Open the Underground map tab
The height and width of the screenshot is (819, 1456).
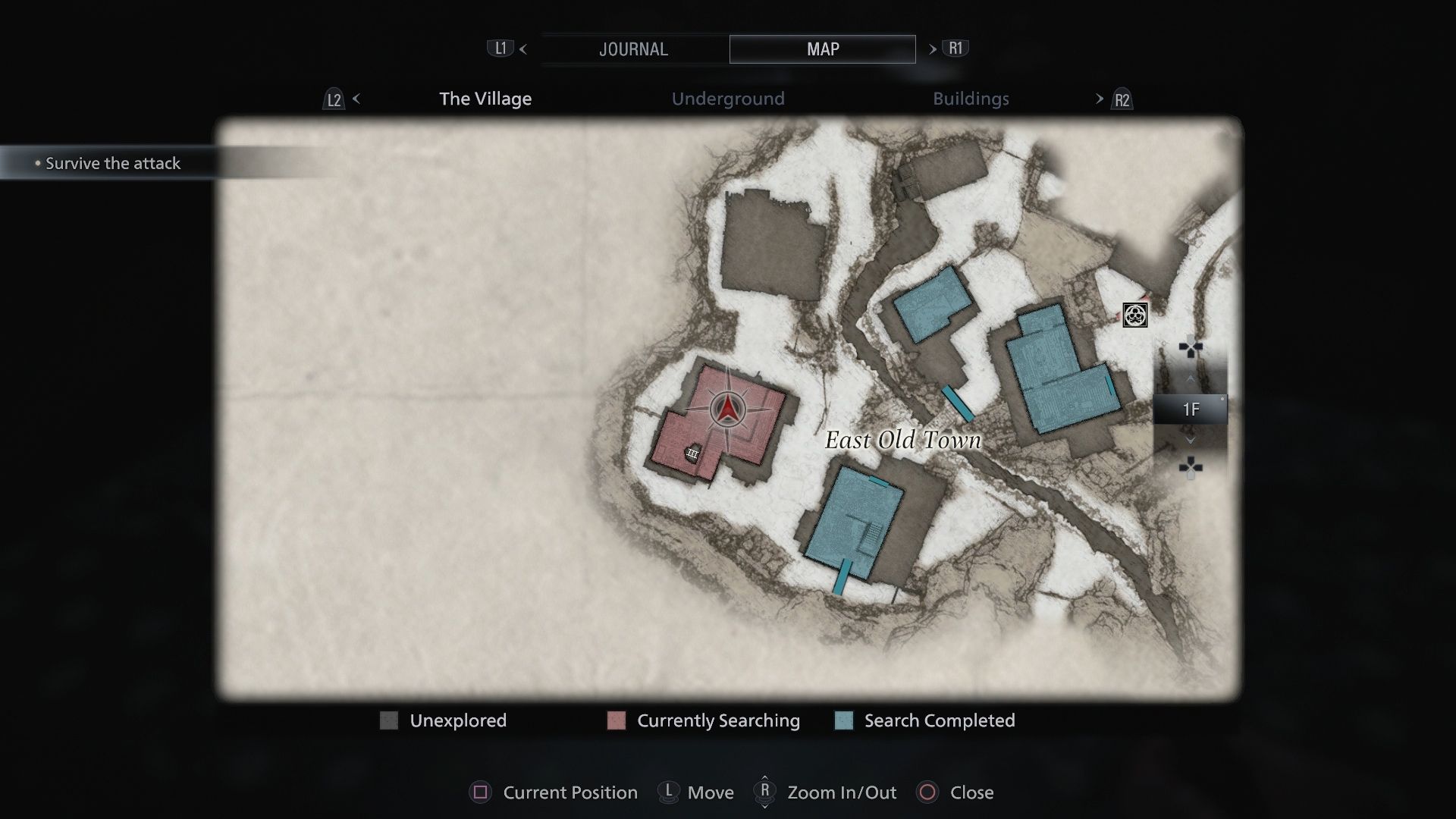click(728, 99)
